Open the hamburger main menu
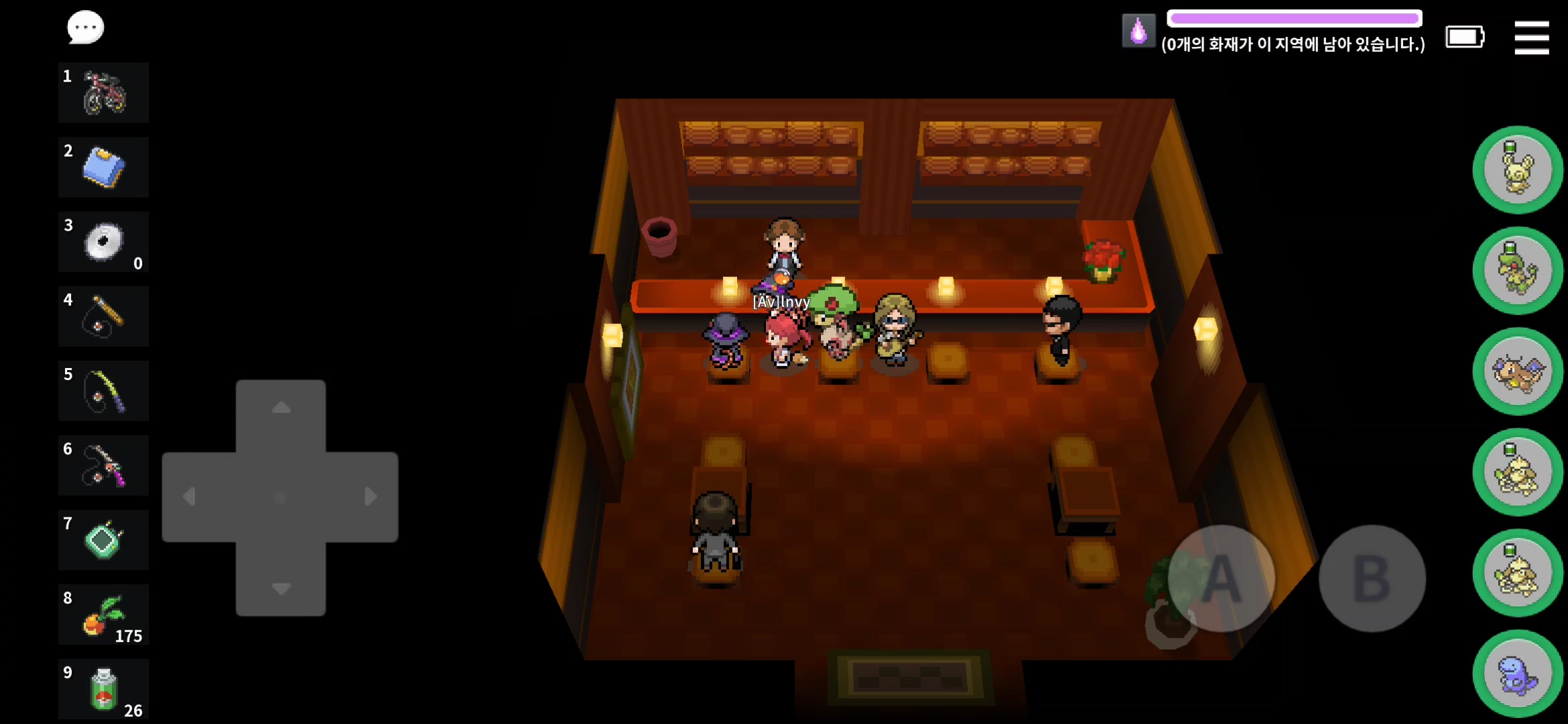Viewport: 1568px width, 724px height. pos(1531,38)
